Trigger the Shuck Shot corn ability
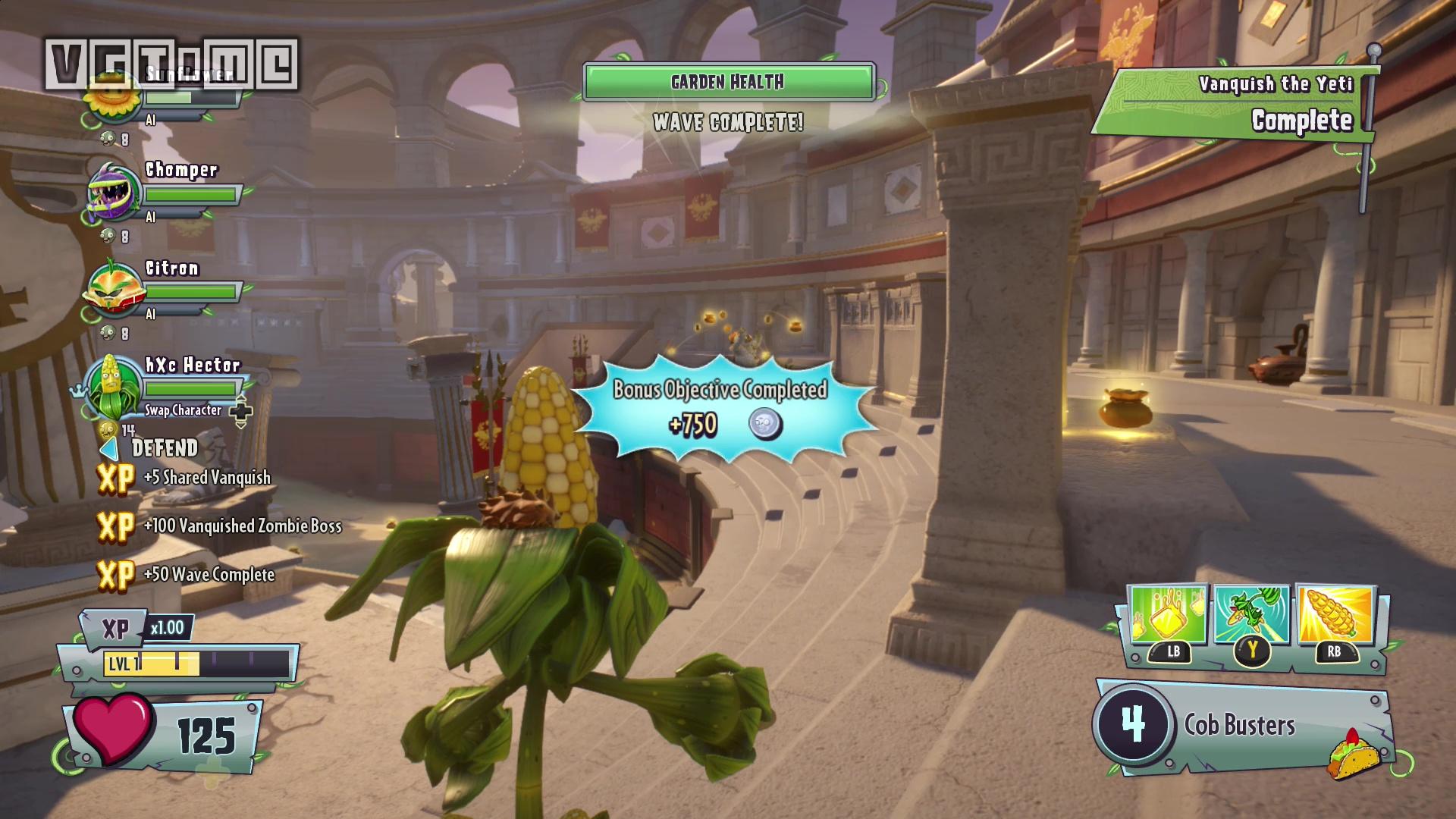This screenshot has width=1456, height=819. pyautogui.click(x=1335, y=615)
